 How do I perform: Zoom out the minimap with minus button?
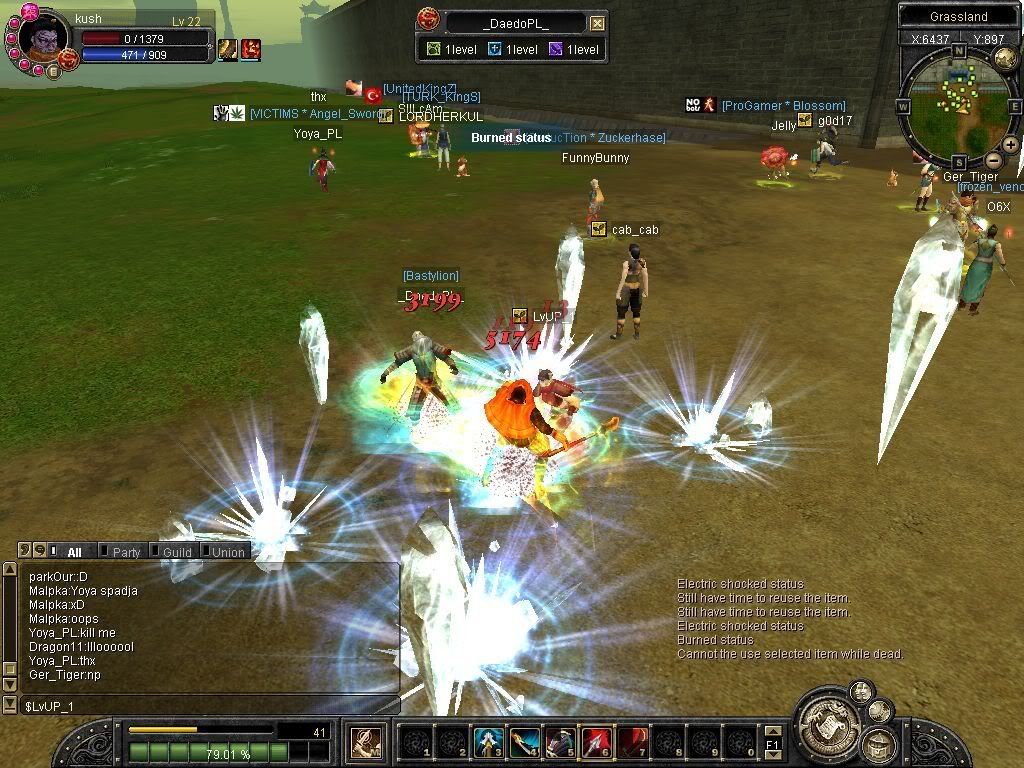point(993,160)
